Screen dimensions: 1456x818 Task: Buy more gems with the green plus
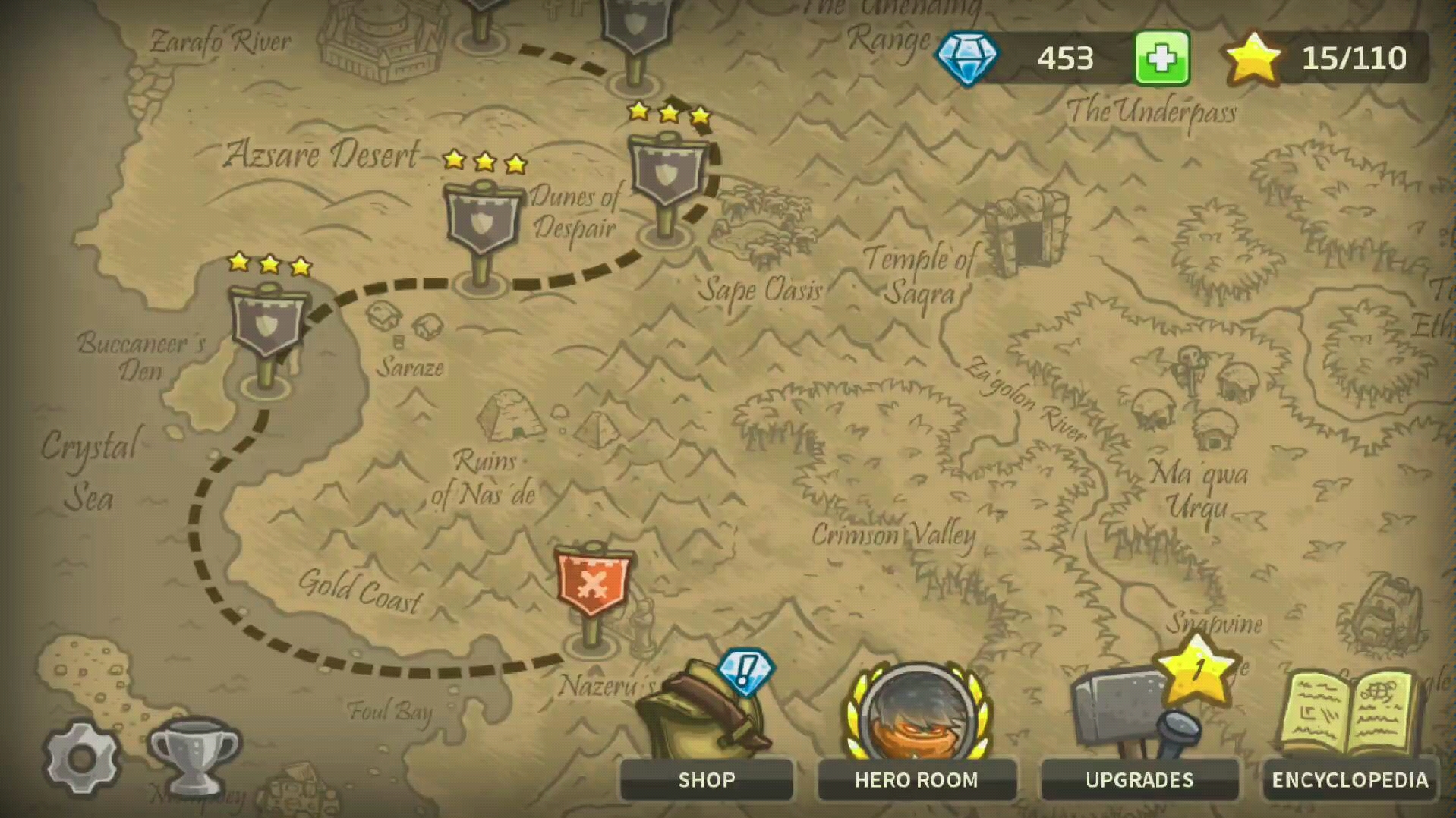click(x=1161, y=58)
